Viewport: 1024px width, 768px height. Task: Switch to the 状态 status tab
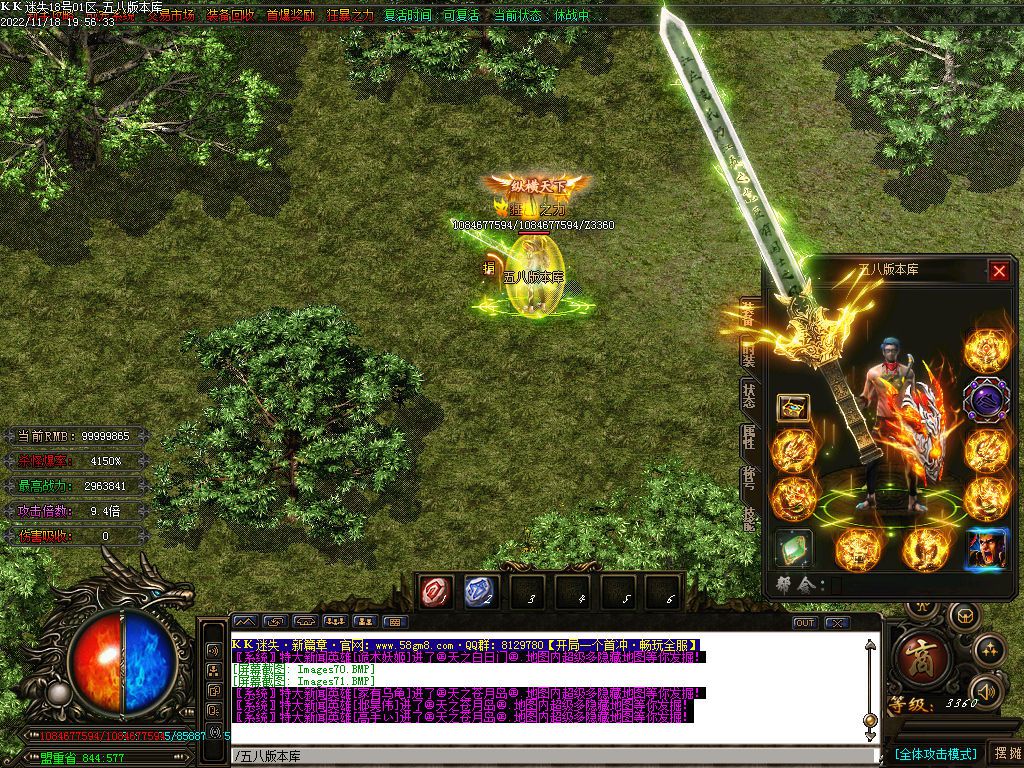point(748,395)
